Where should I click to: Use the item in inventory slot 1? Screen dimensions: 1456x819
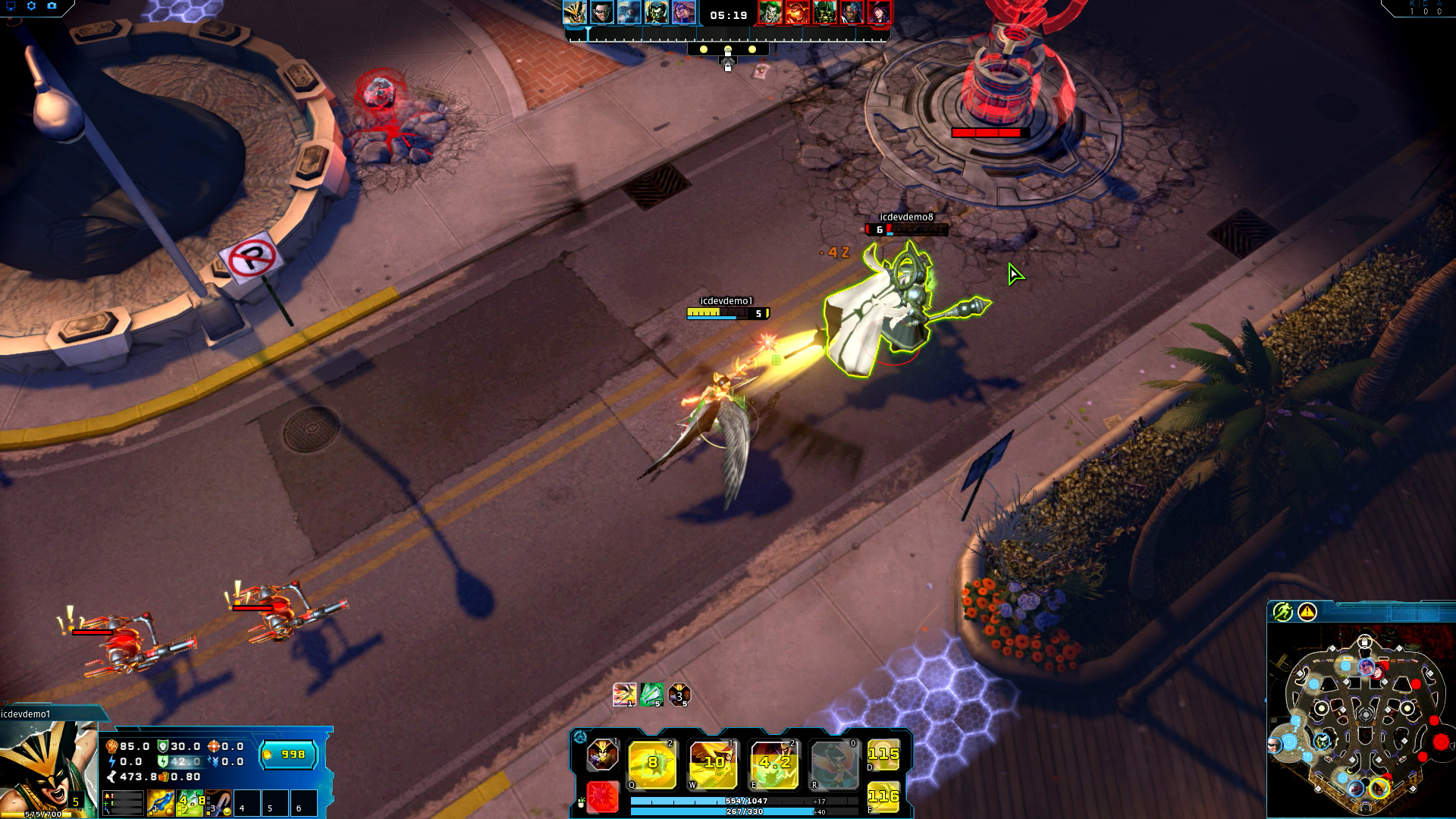160,803
